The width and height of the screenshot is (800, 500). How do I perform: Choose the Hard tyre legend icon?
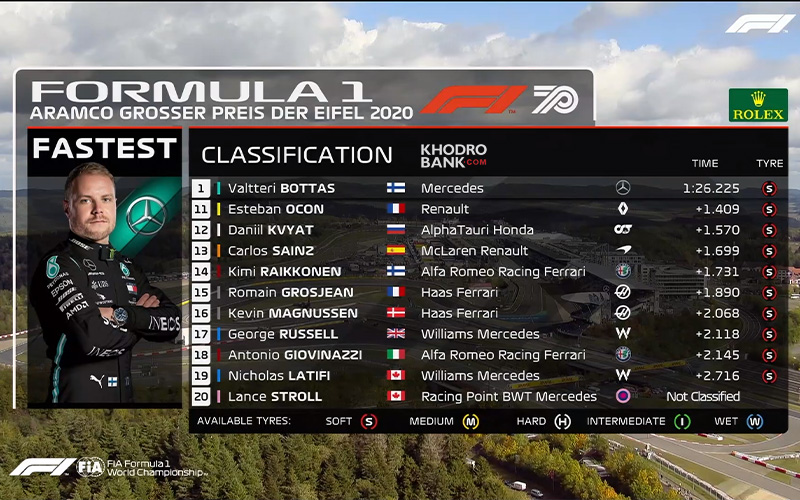563,422
